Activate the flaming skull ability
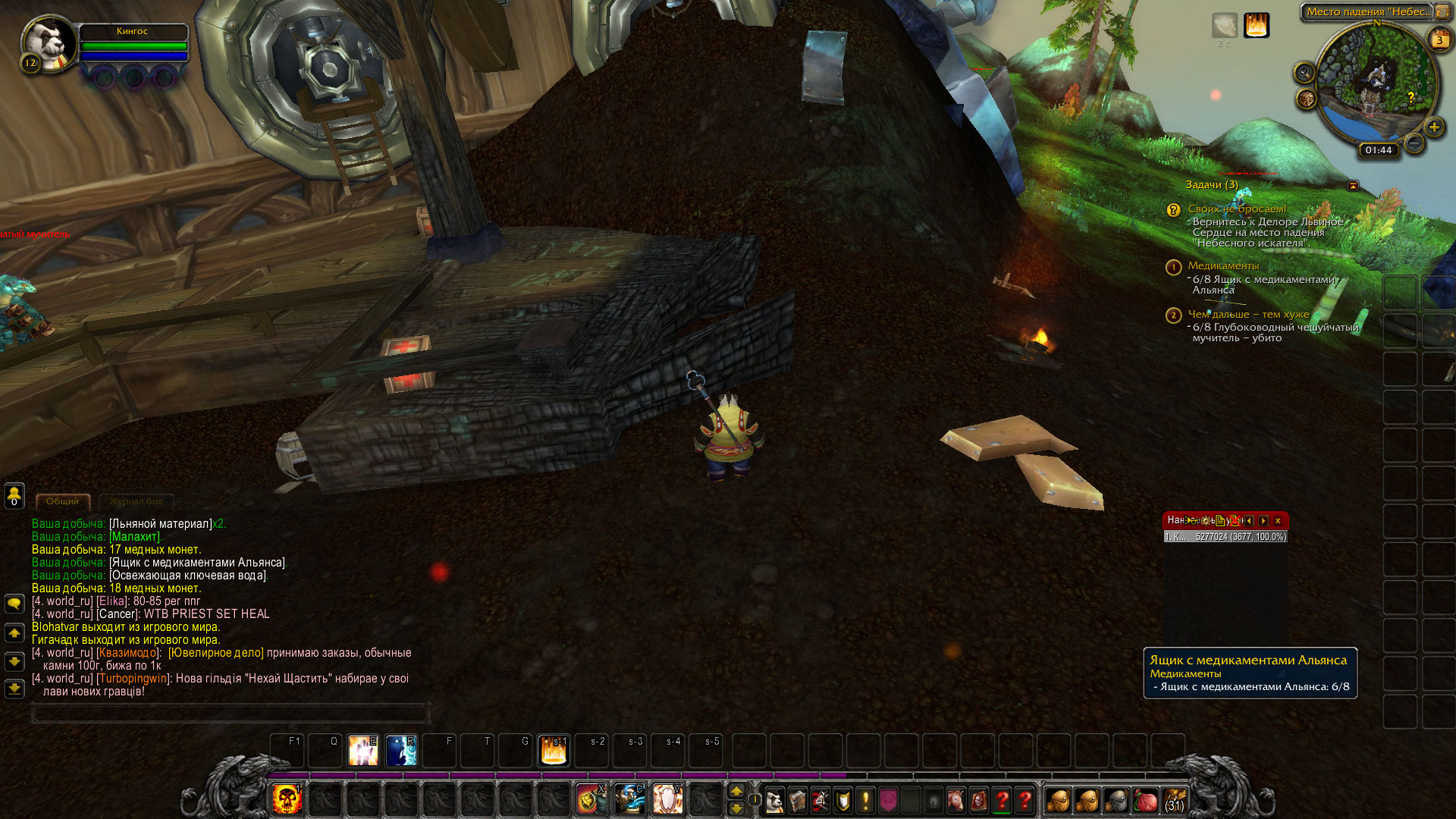 point(287,799)
